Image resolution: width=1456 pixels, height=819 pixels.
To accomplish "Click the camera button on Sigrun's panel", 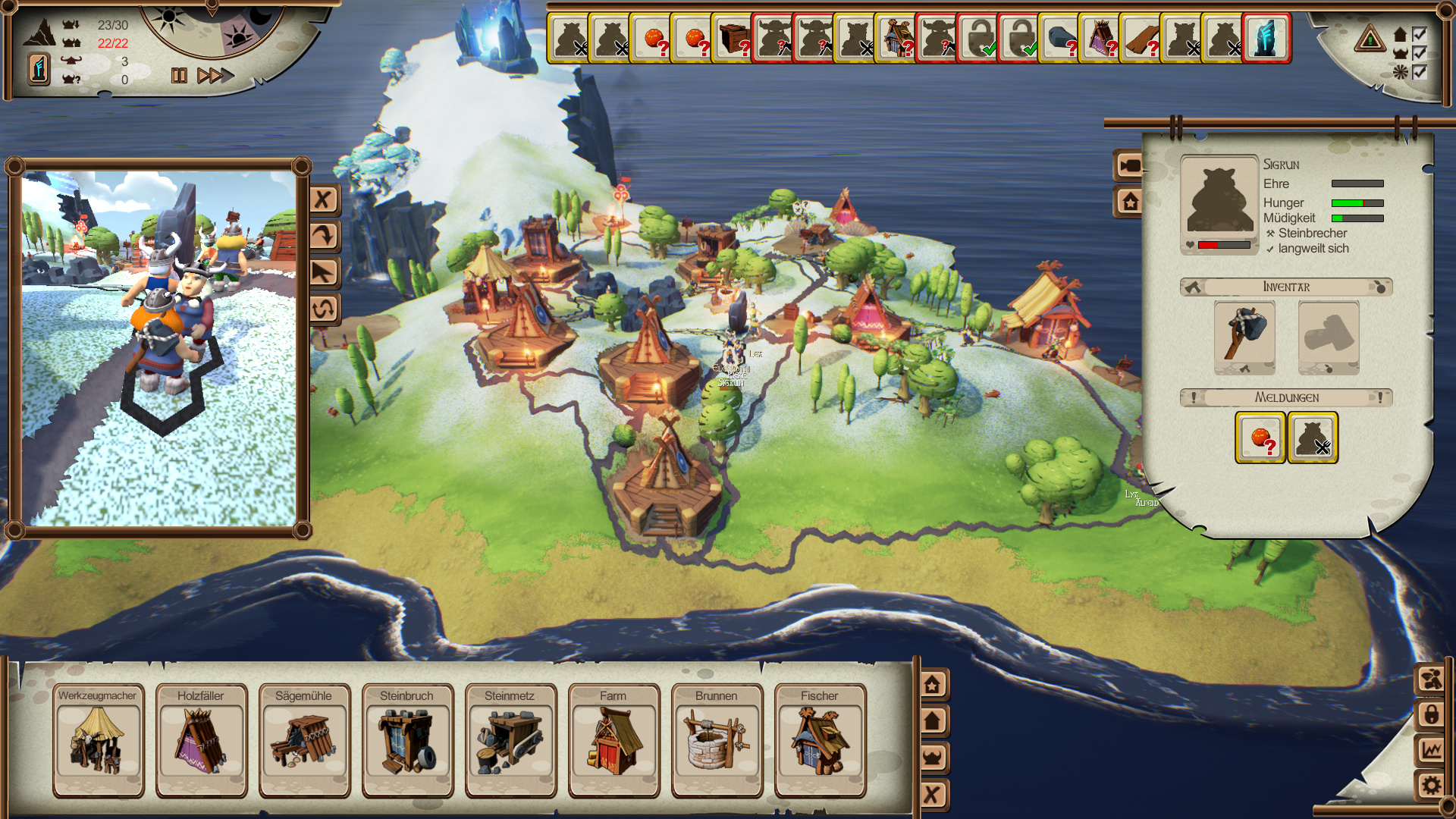I will point(1129,165).
